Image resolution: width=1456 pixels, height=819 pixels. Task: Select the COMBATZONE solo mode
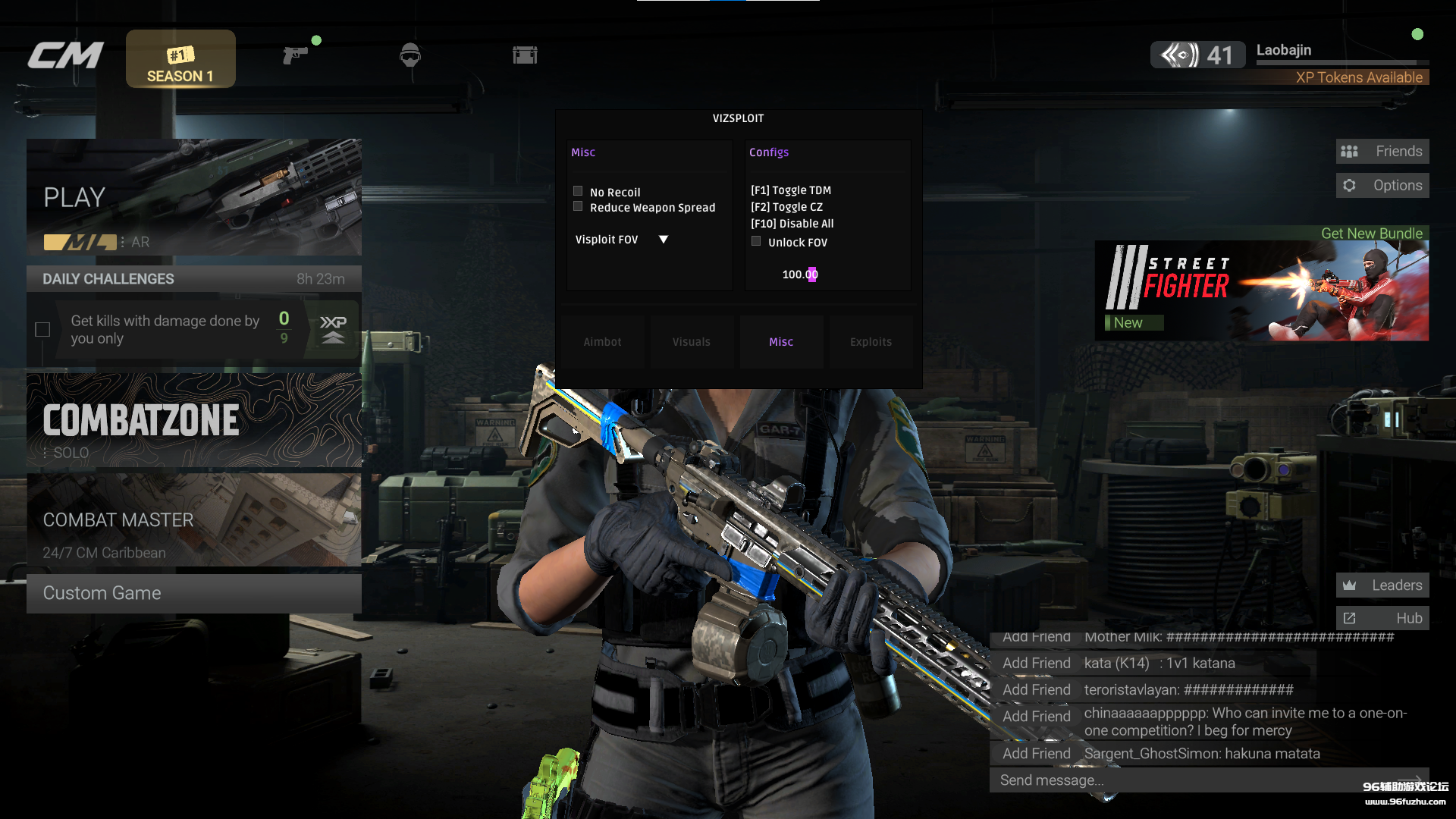point(193,419)
